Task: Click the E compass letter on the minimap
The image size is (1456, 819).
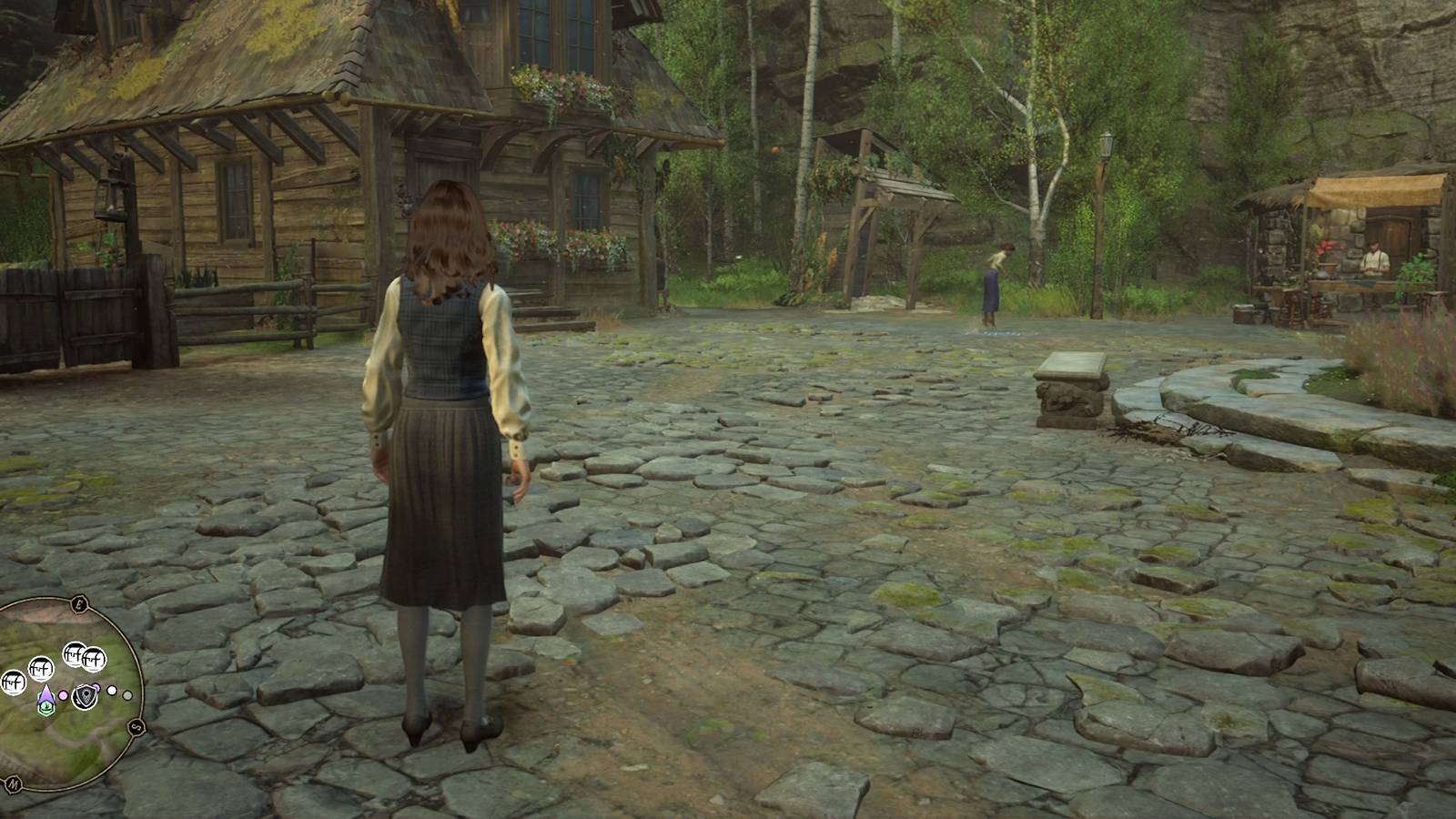Action: point(79,602)
